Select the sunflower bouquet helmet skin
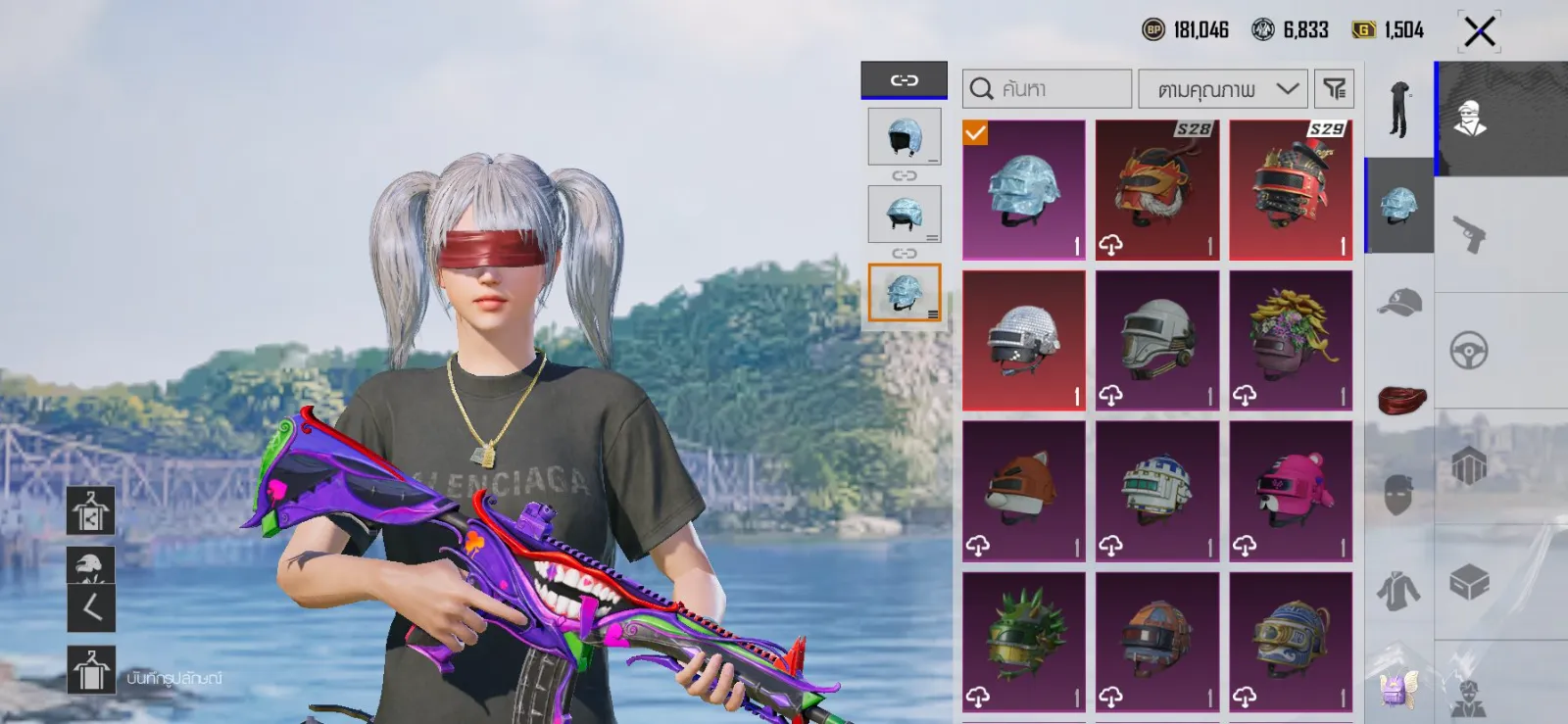 (1291, 340)
